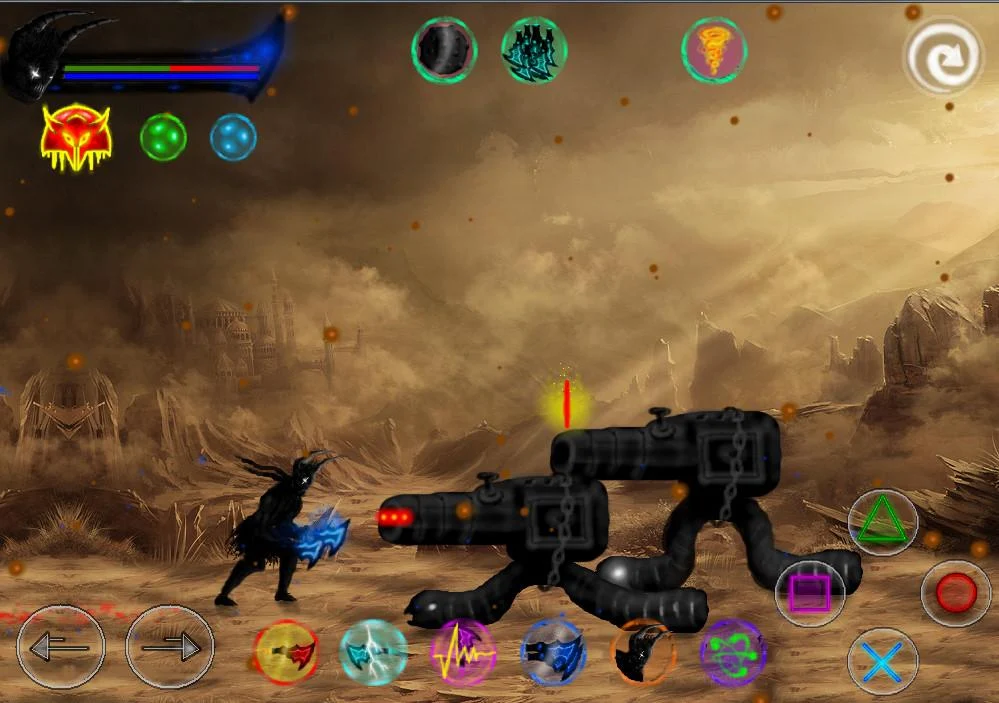Click the white swirl button
Image resolution: width=999 pixels, height=703 pixels.
tap(943, 58)
